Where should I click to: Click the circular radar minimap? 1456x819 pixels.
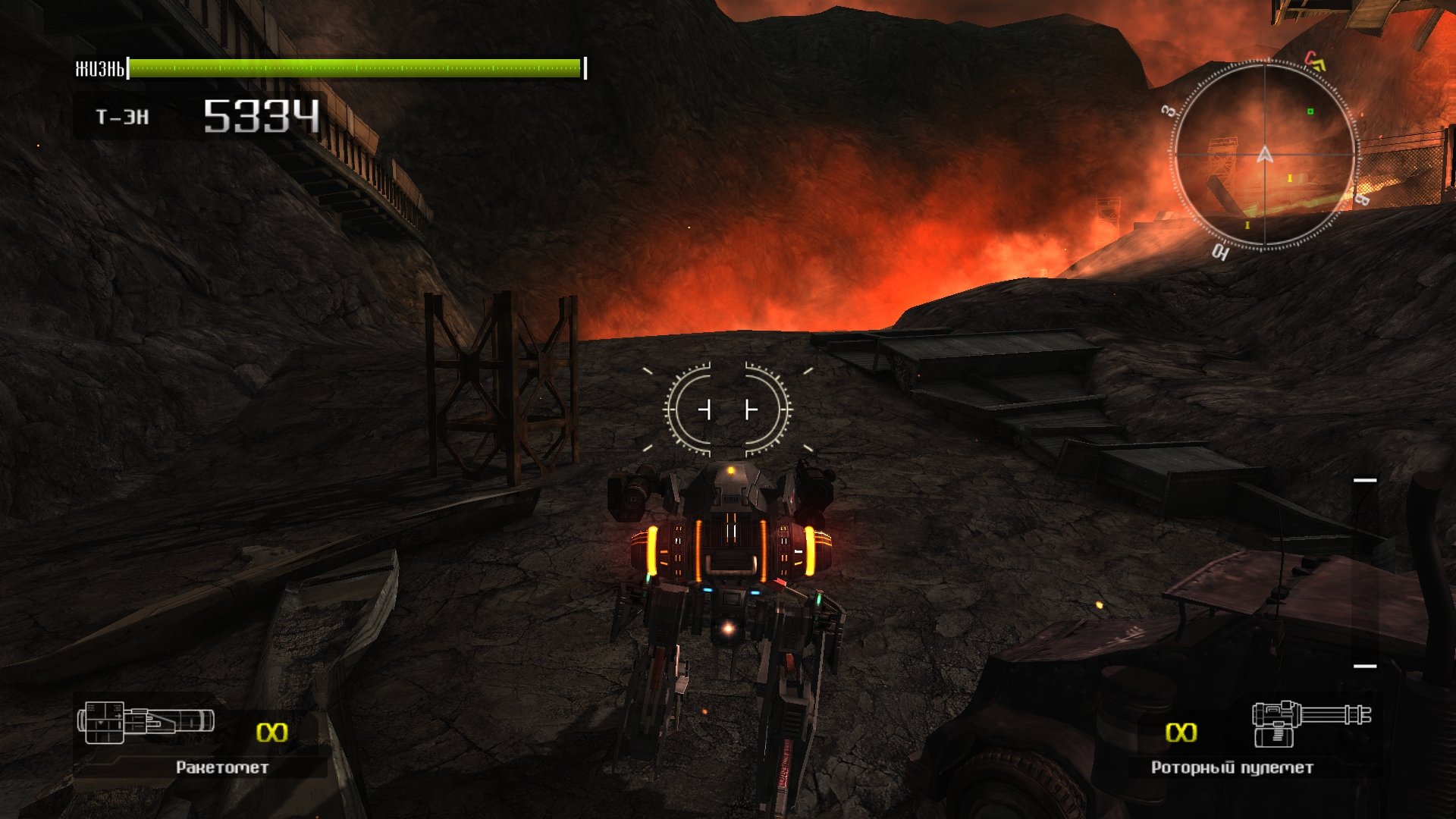[1264, 155]
